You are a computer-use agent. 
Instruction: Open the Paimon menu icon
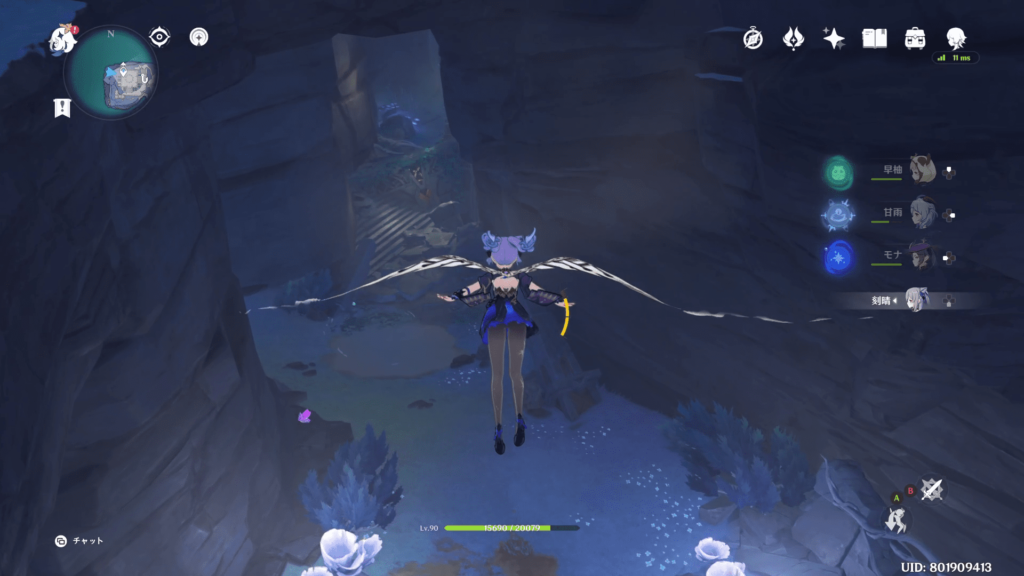click(x=64, y=40)
